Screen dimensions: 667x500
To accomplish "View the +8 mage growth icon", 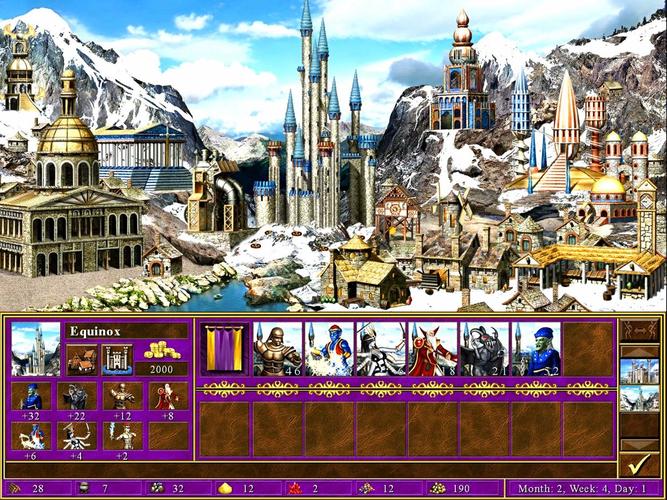I will tap(169, 397).
